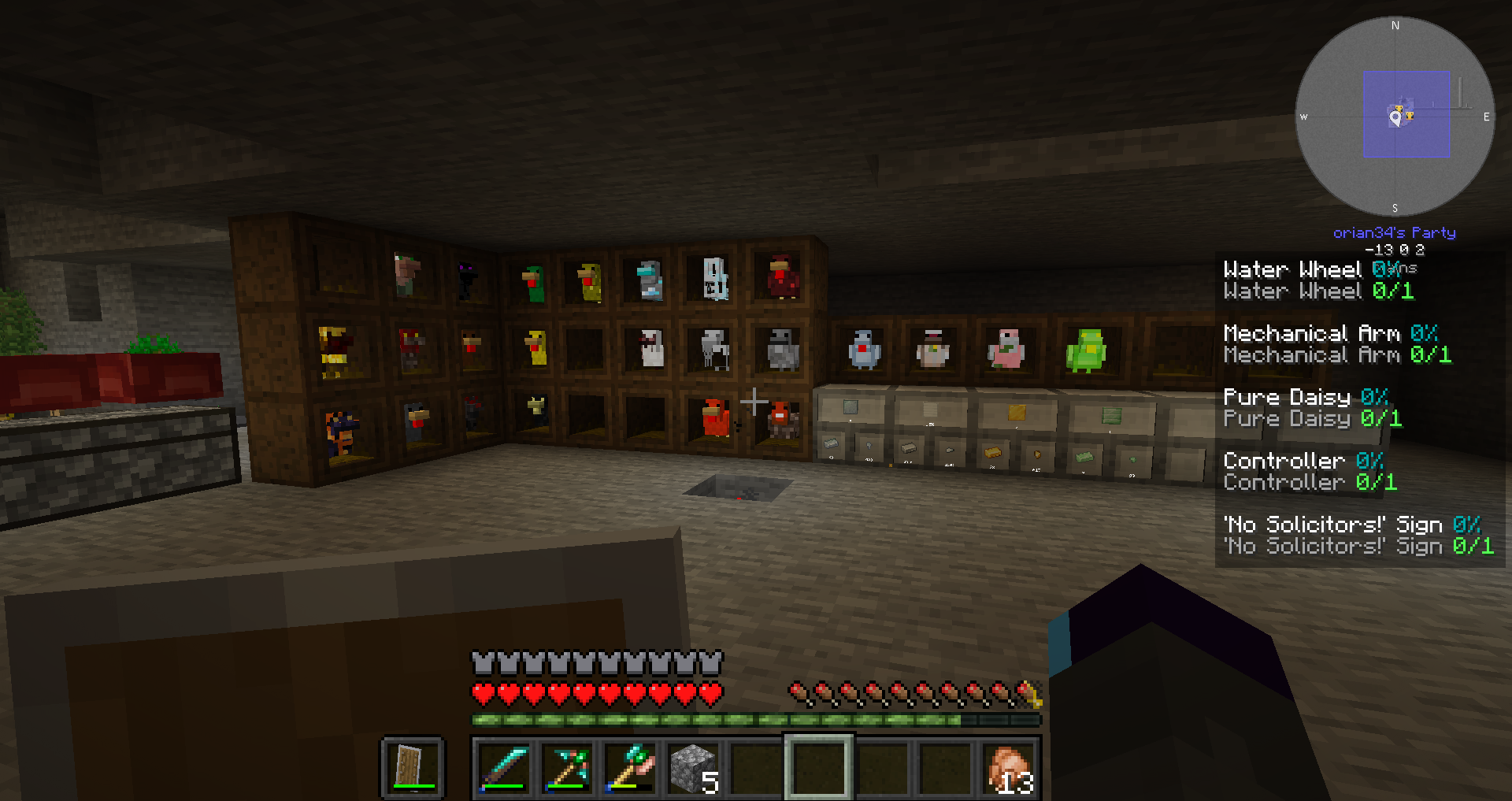Click the green ingot drawer
The height and width of the screenshot is (801, 1512).
1084,457
